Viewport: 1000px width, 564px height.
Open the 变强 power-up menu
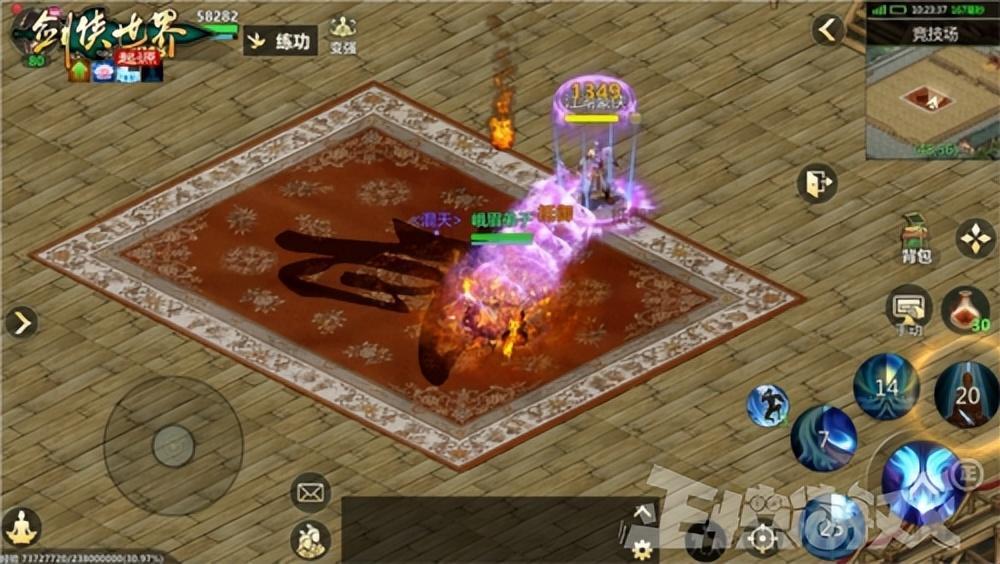tap(343, 34)
